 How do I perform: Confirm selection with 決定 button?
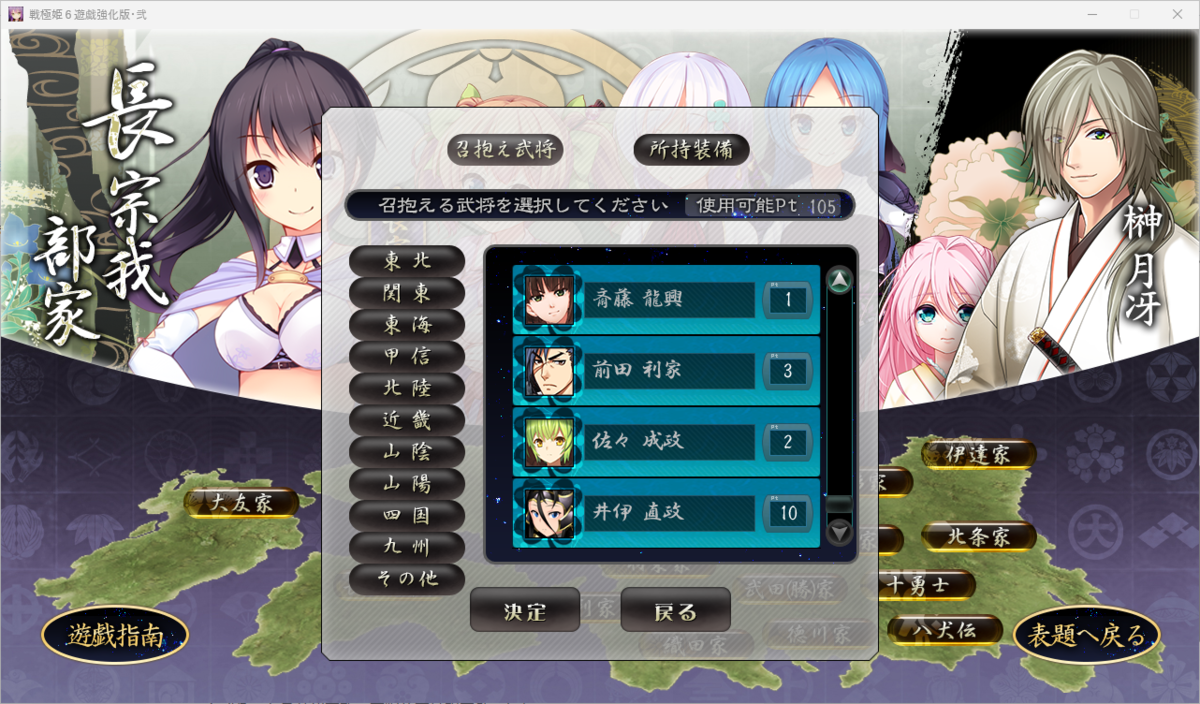pyautogui.click(x=525, y=611)
